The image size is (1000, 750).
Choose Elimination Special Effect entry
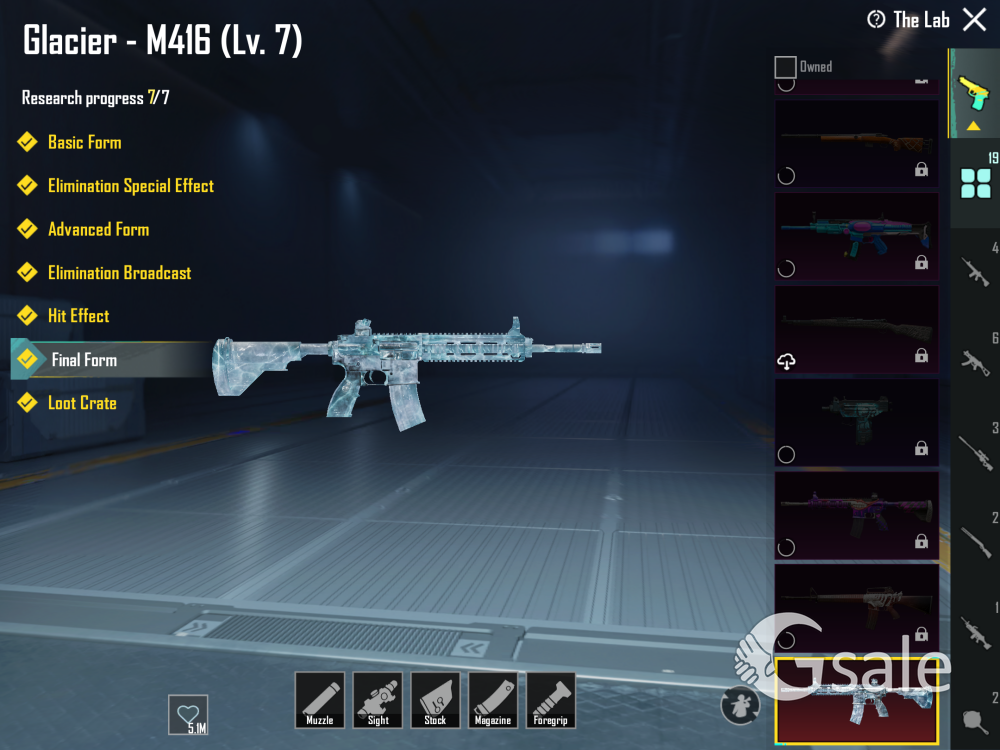(130, 186)
